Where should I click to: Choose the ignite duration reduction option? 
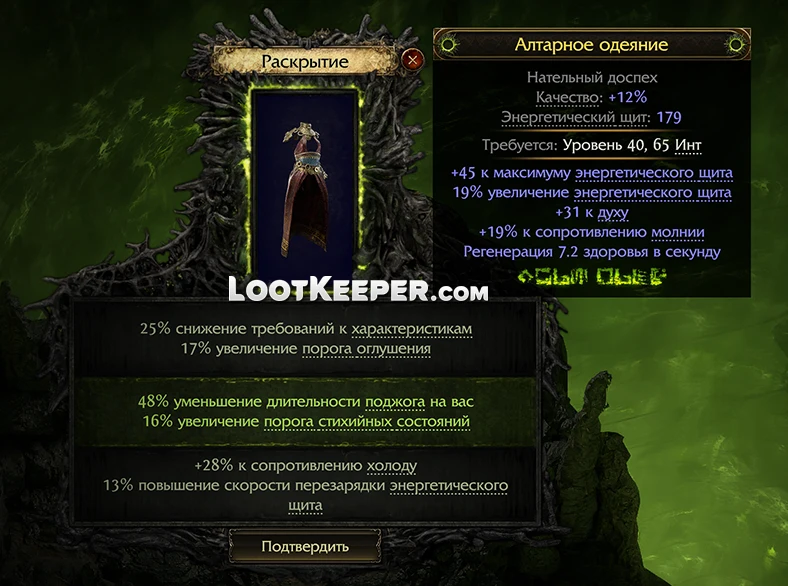point(305,411)
